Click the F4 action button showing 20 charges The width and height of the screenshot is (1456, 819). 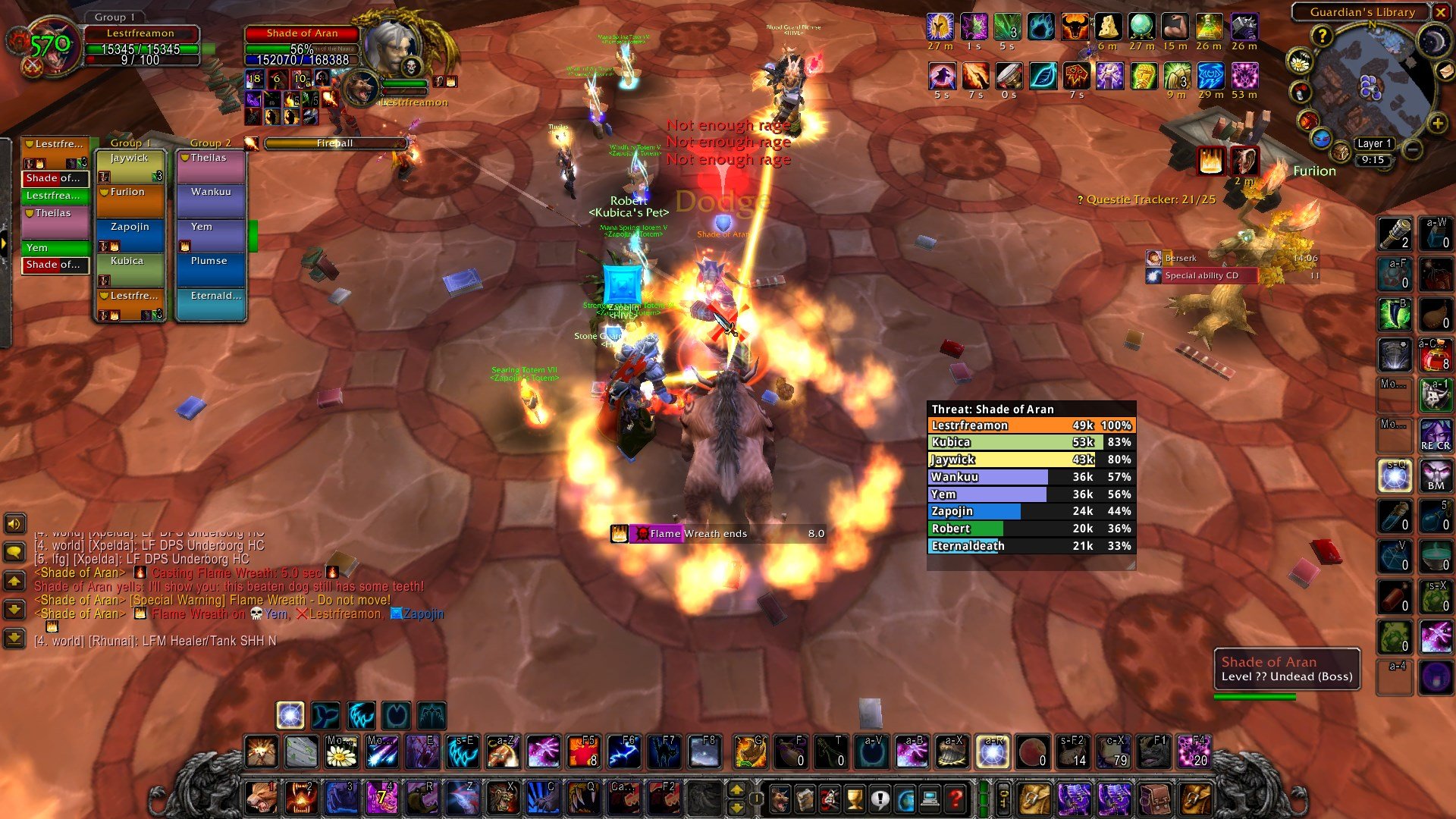[x=1193, y=752]
